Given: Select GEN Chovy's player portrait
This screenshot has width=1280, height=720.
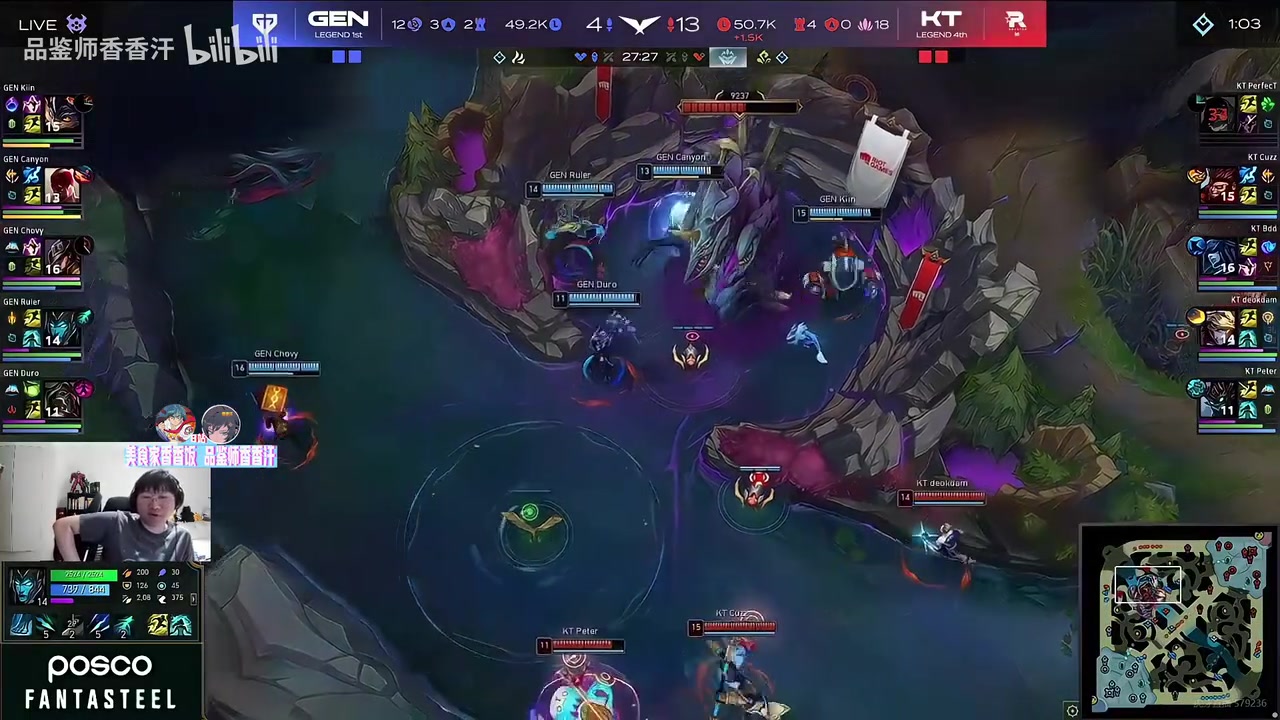Looking at the screenshot, I should pos(62,256).
